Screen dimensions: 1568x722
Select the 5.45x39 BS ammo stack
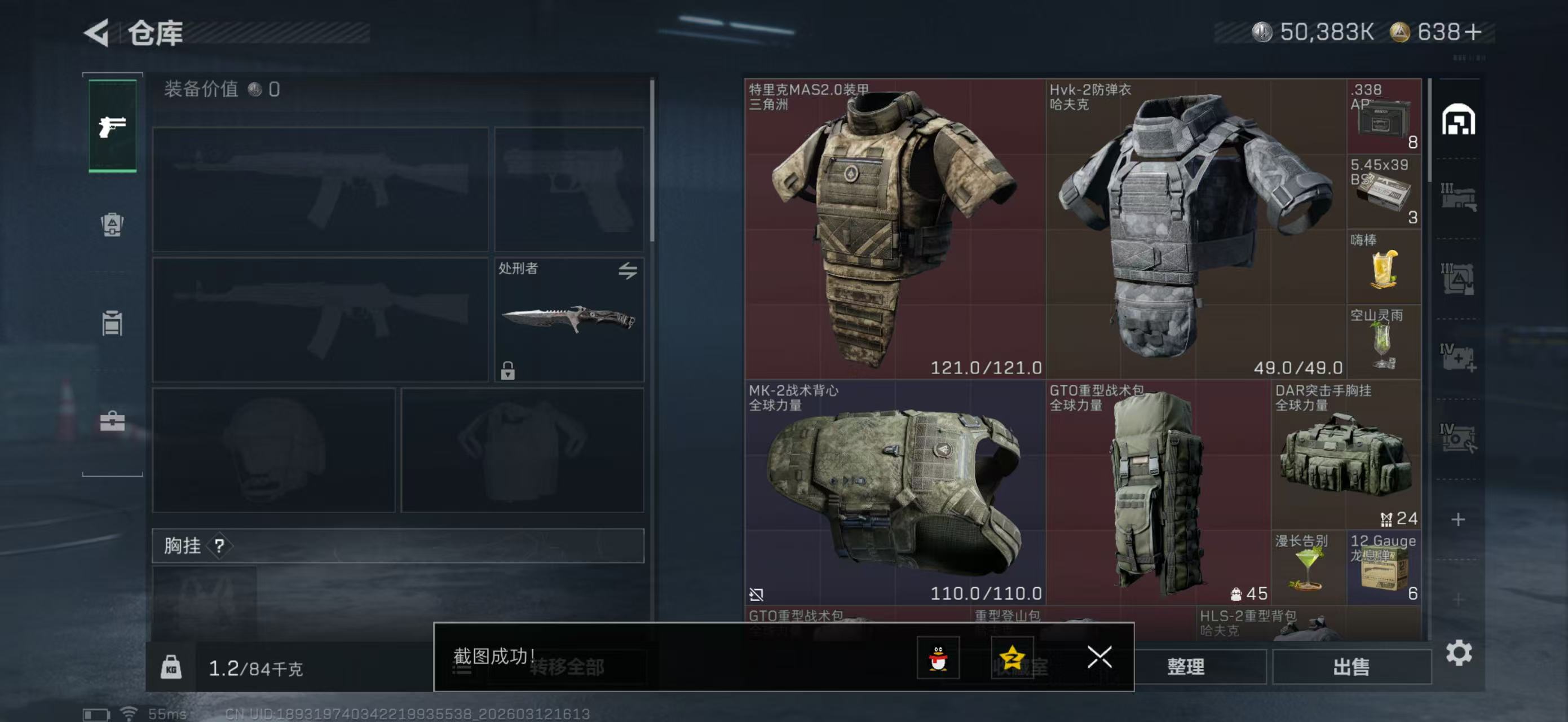pyautogui.click(x=1384, y=191)
